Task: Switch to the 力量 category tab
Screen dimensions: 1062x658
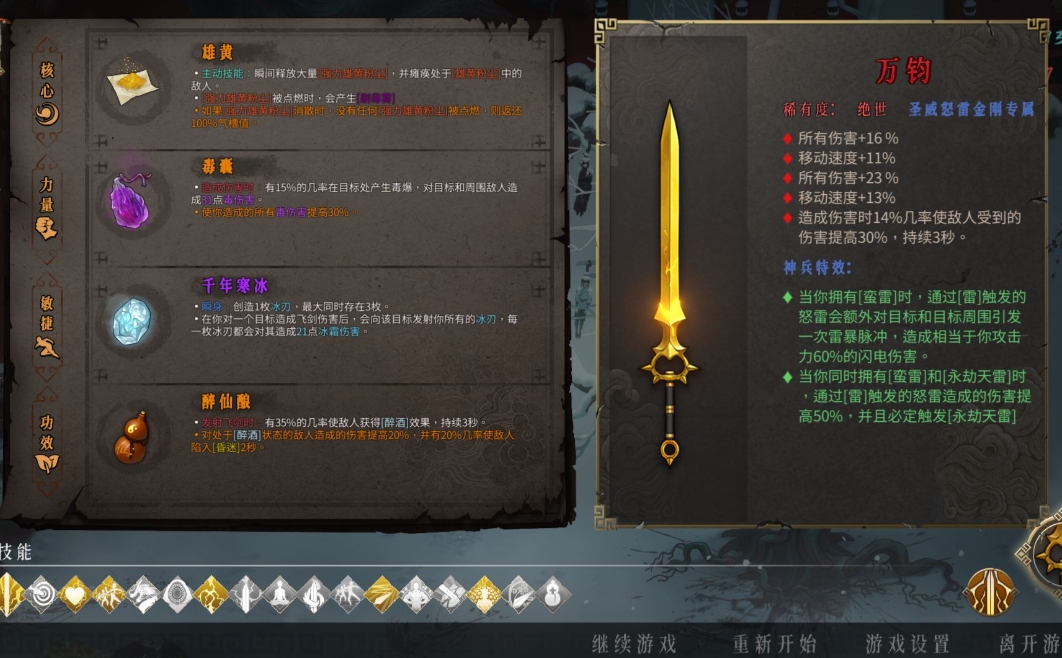Action: click(x=47, y=207)
